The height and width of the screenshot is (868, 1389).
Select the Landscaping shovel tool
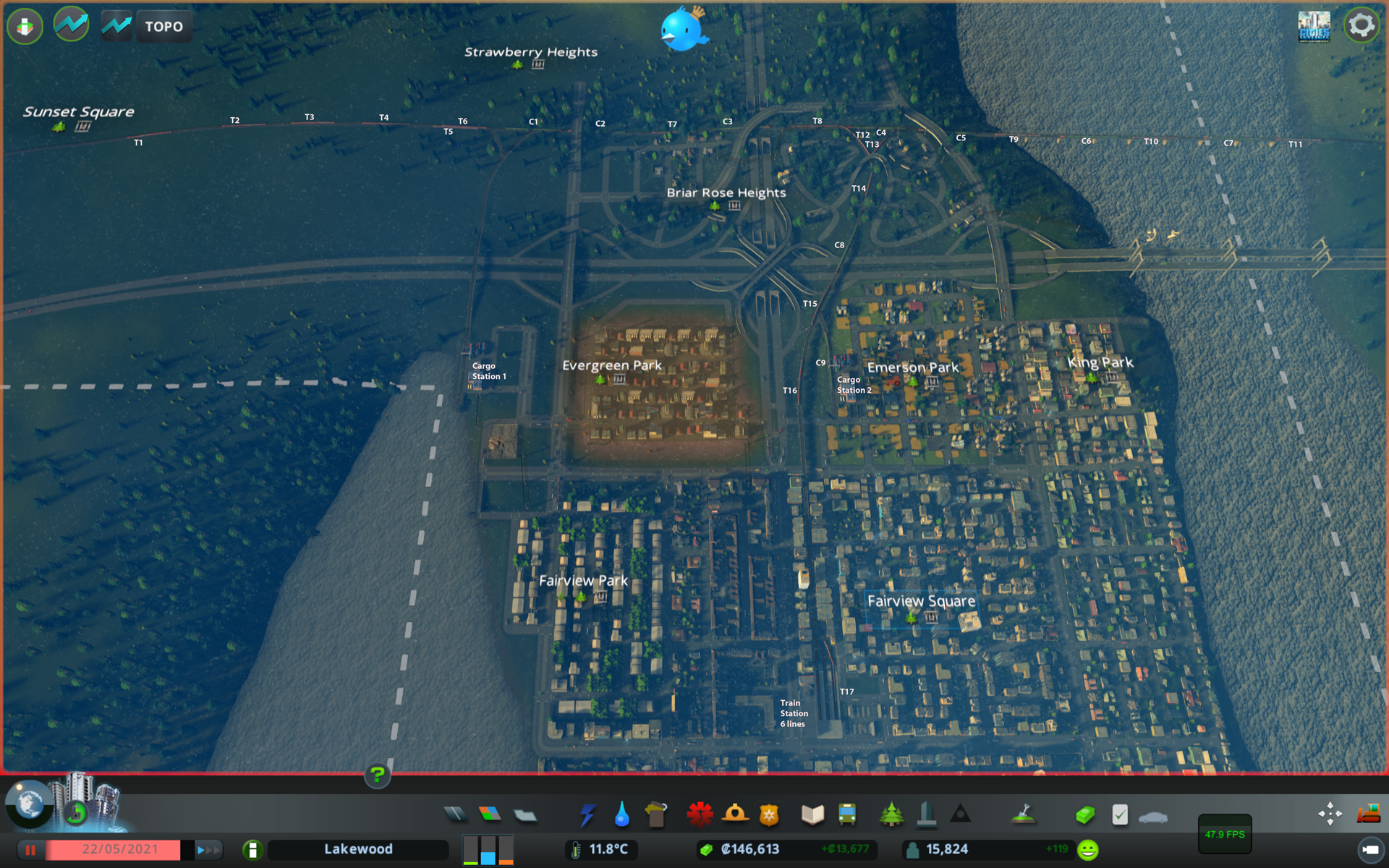[1024, 814]
